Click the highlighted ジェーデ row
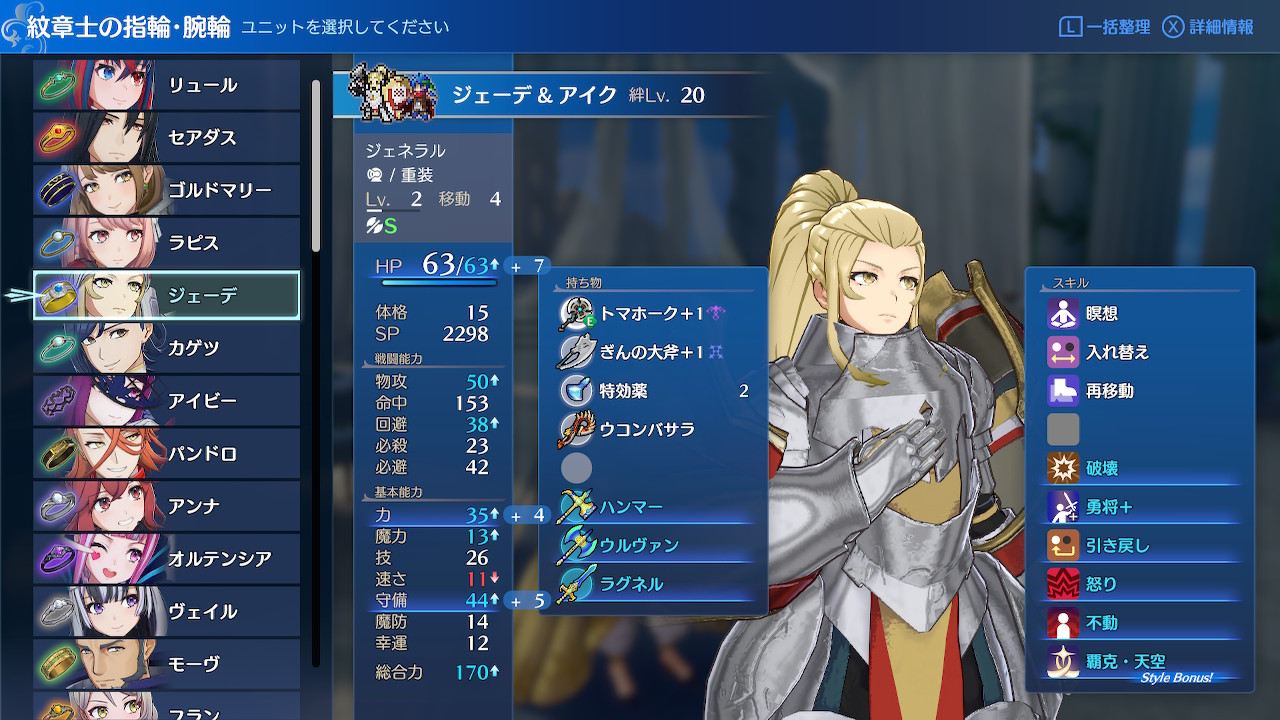 coord(167,295)
